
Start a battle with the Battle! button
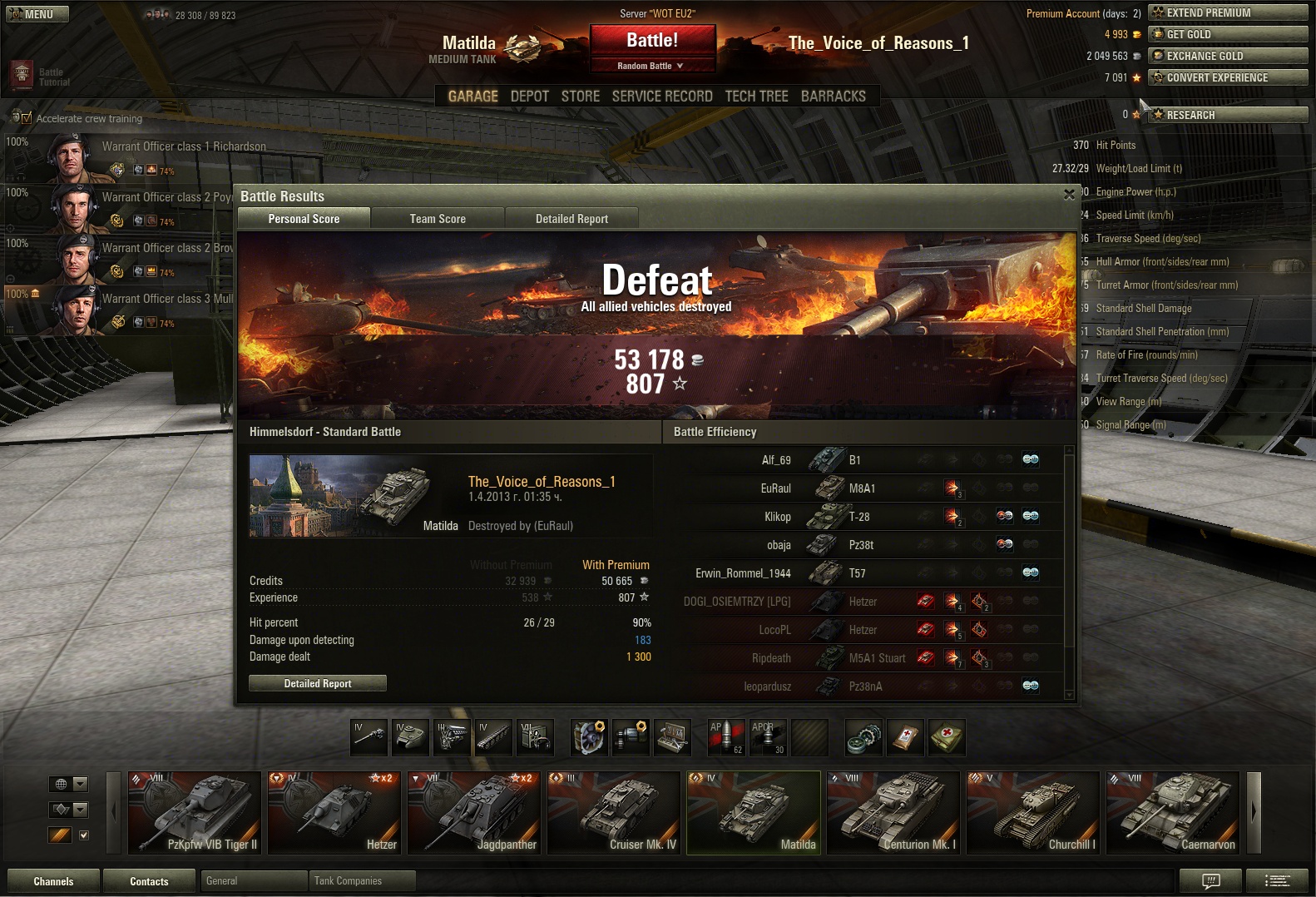[652, 40]
